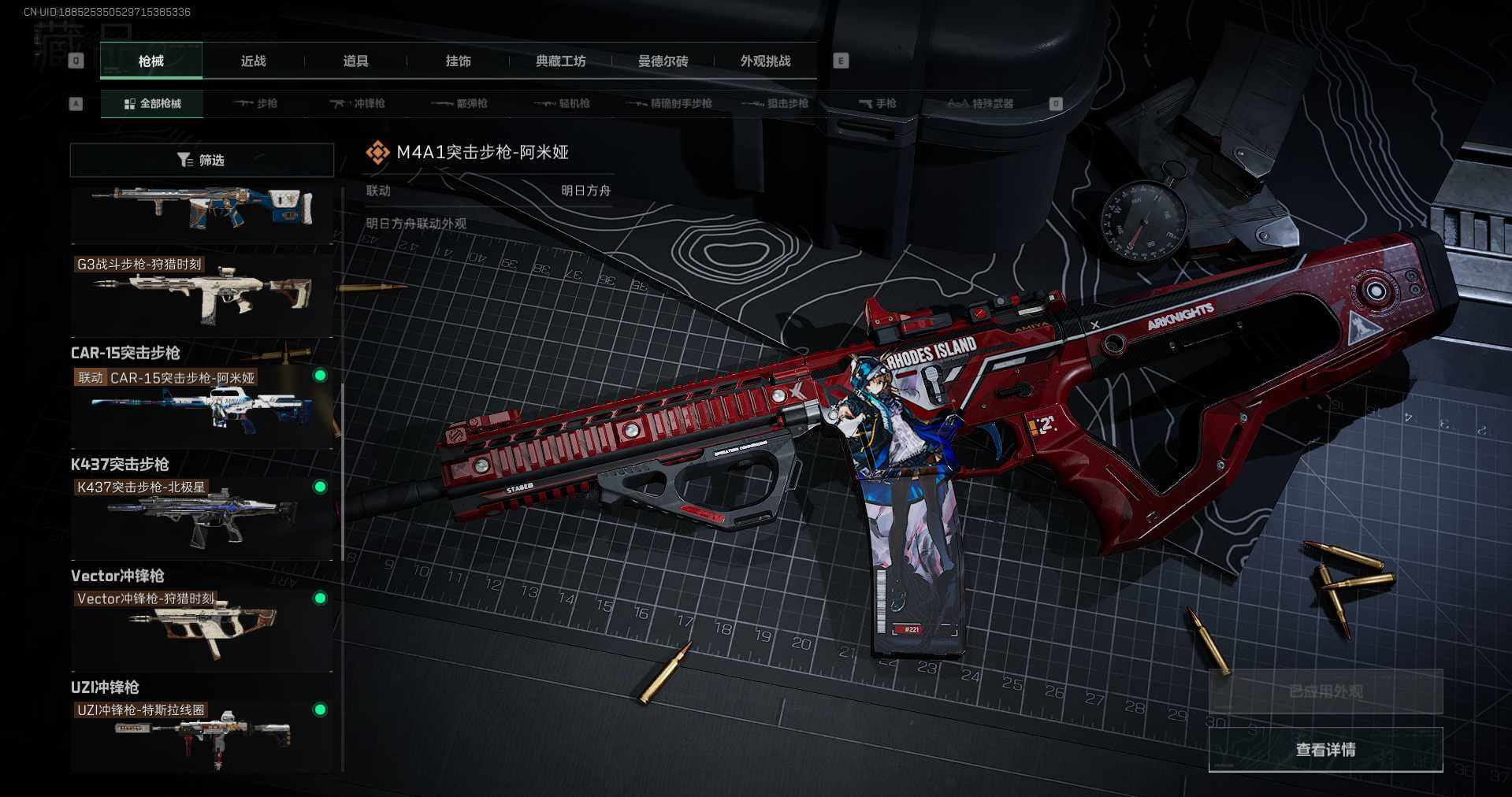
Task: Click the 查看详情 view details button
Action: 1325,749
